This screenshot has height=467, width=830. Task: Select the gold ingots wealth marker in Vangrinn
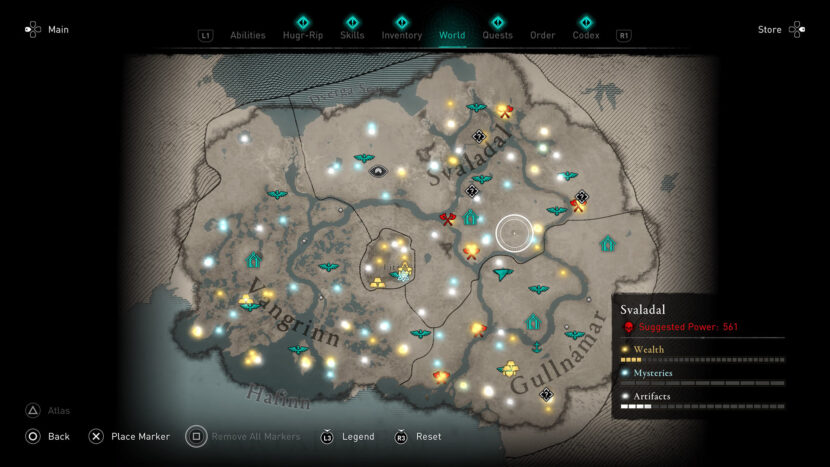pyautogui.click(x=246, y=299)
